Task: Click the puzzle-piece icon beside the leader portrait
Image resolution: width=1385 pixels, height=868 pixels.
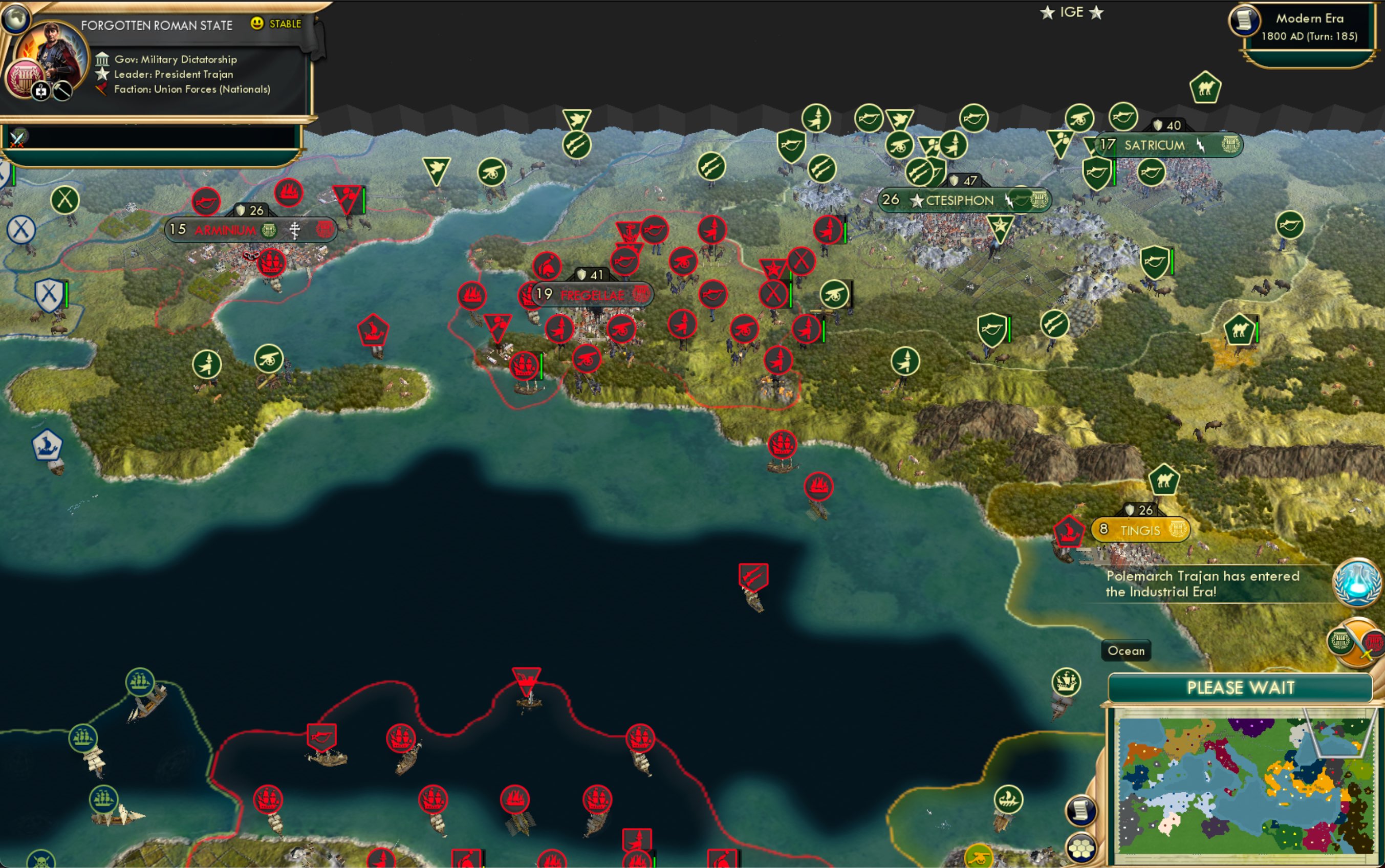Action: 41,91
